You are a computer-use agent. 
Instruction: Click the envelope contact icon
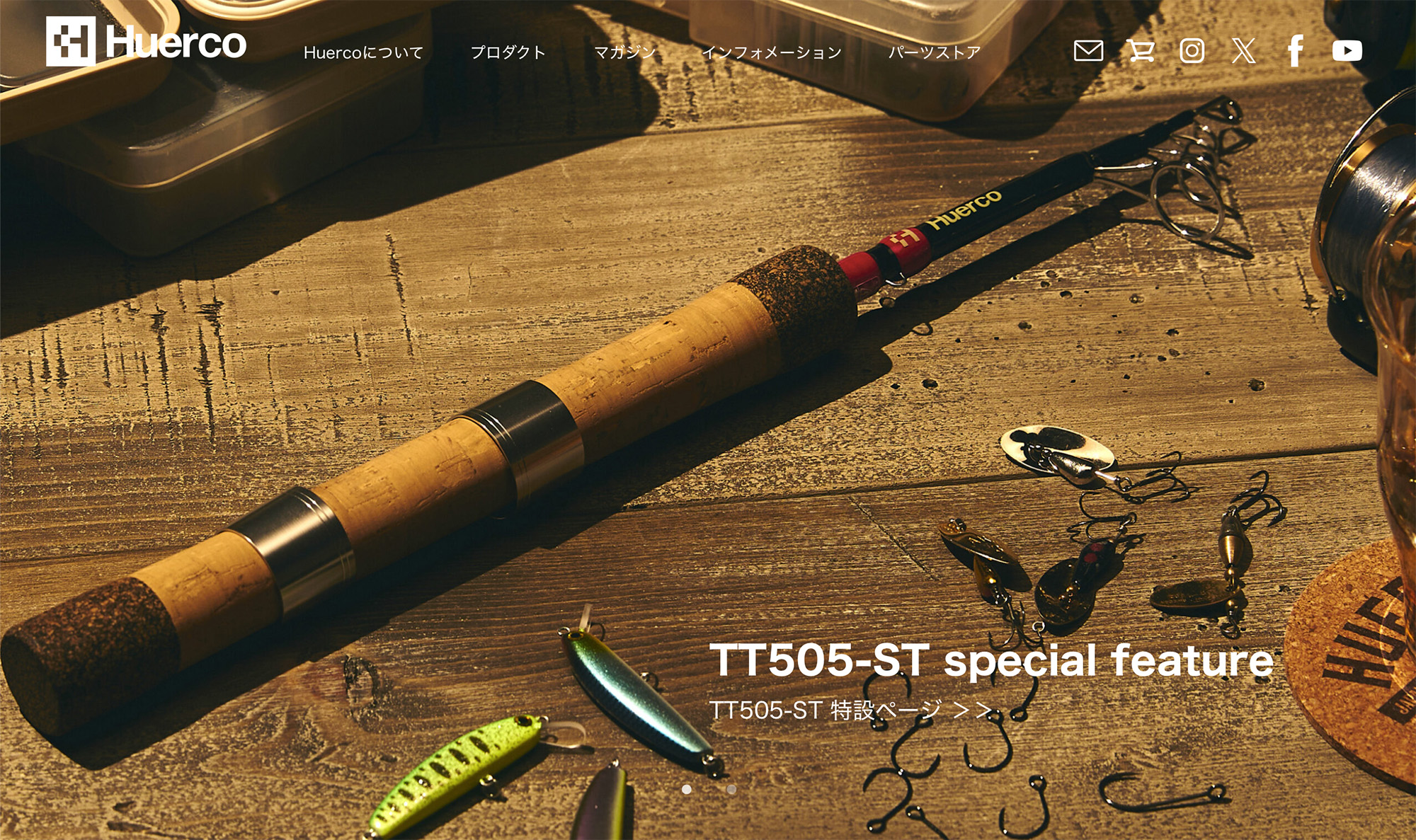point(1088,51)
